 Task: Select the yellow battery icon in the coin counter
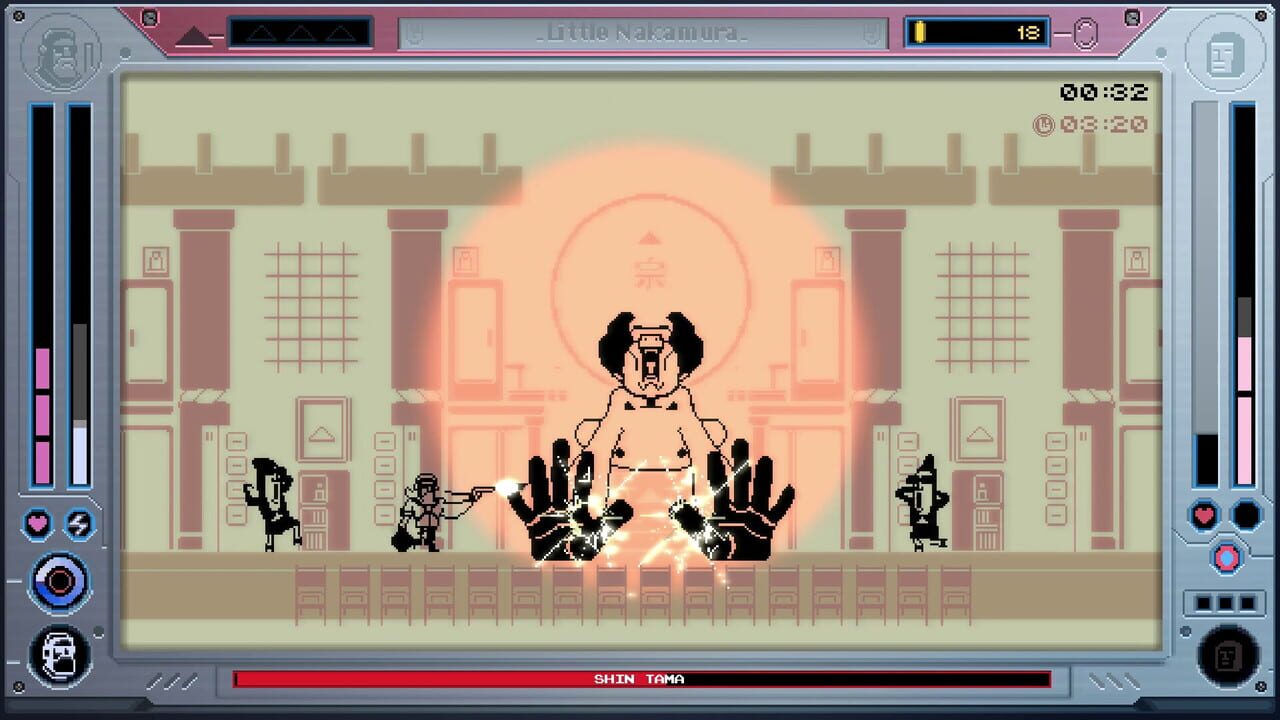click(x=918, y=32)
